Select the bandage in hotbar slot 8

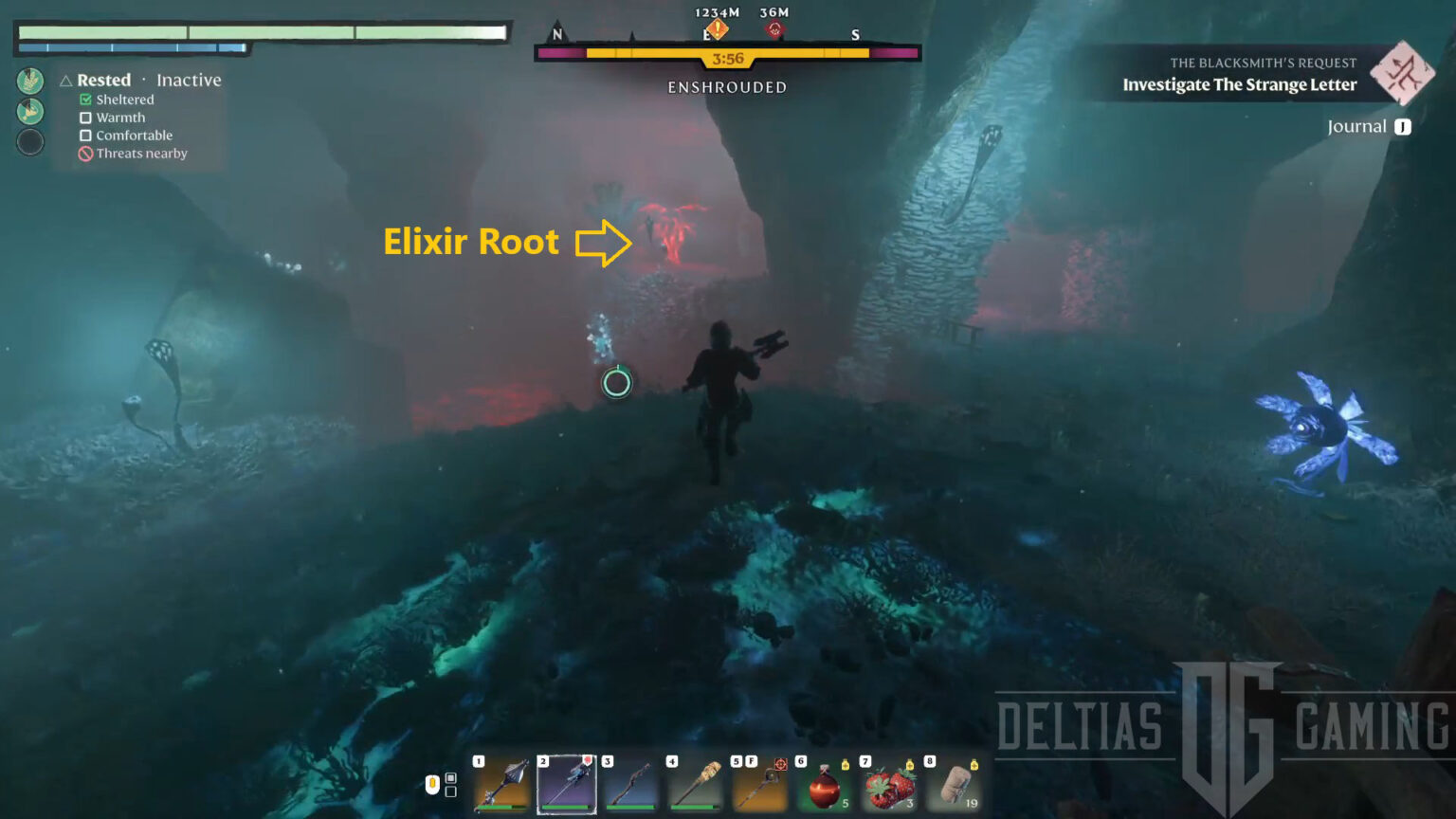[x=955, y=787]
